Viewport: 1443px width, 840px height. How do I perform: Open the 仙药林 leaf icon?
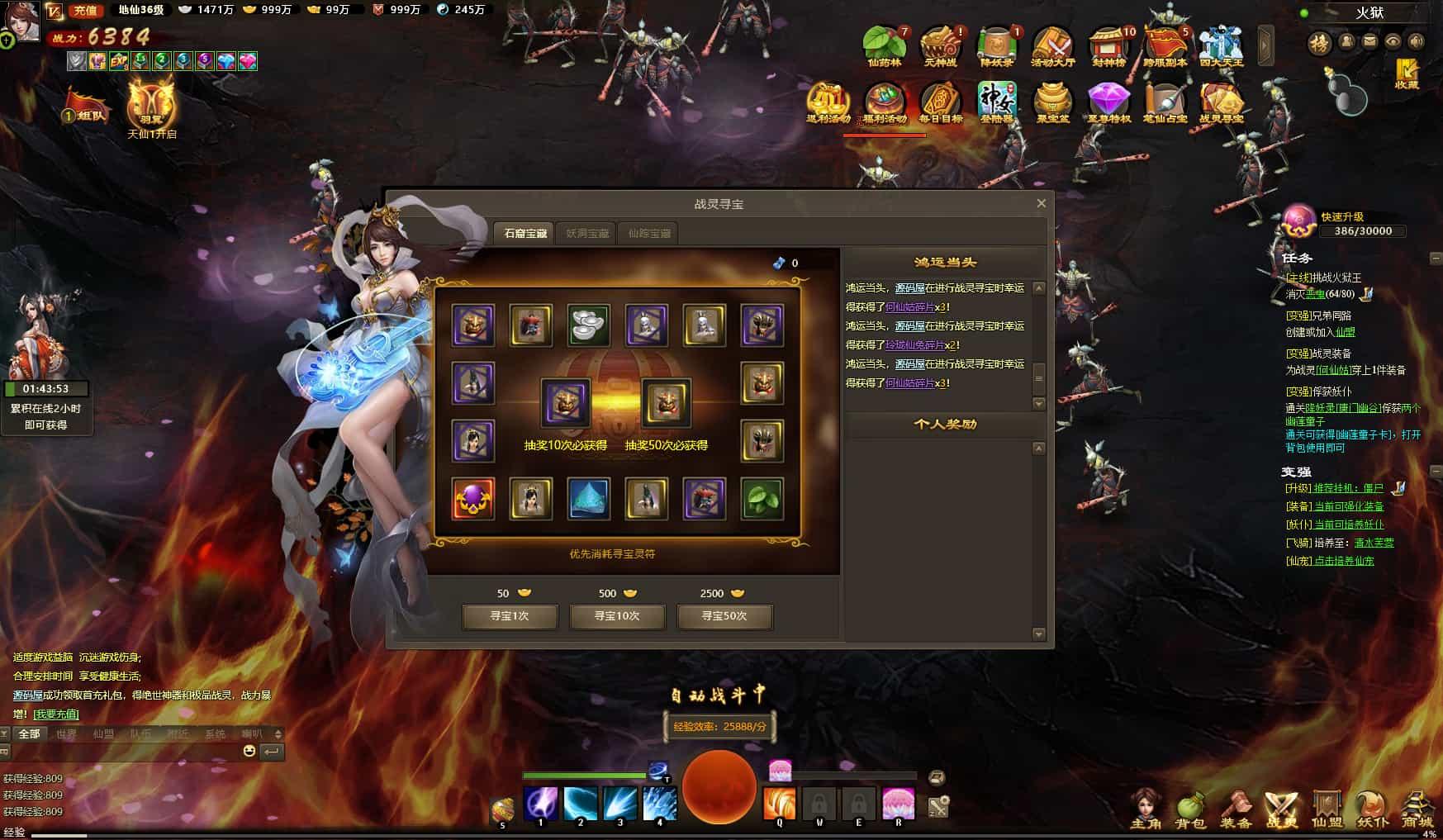tap(884, 47)
